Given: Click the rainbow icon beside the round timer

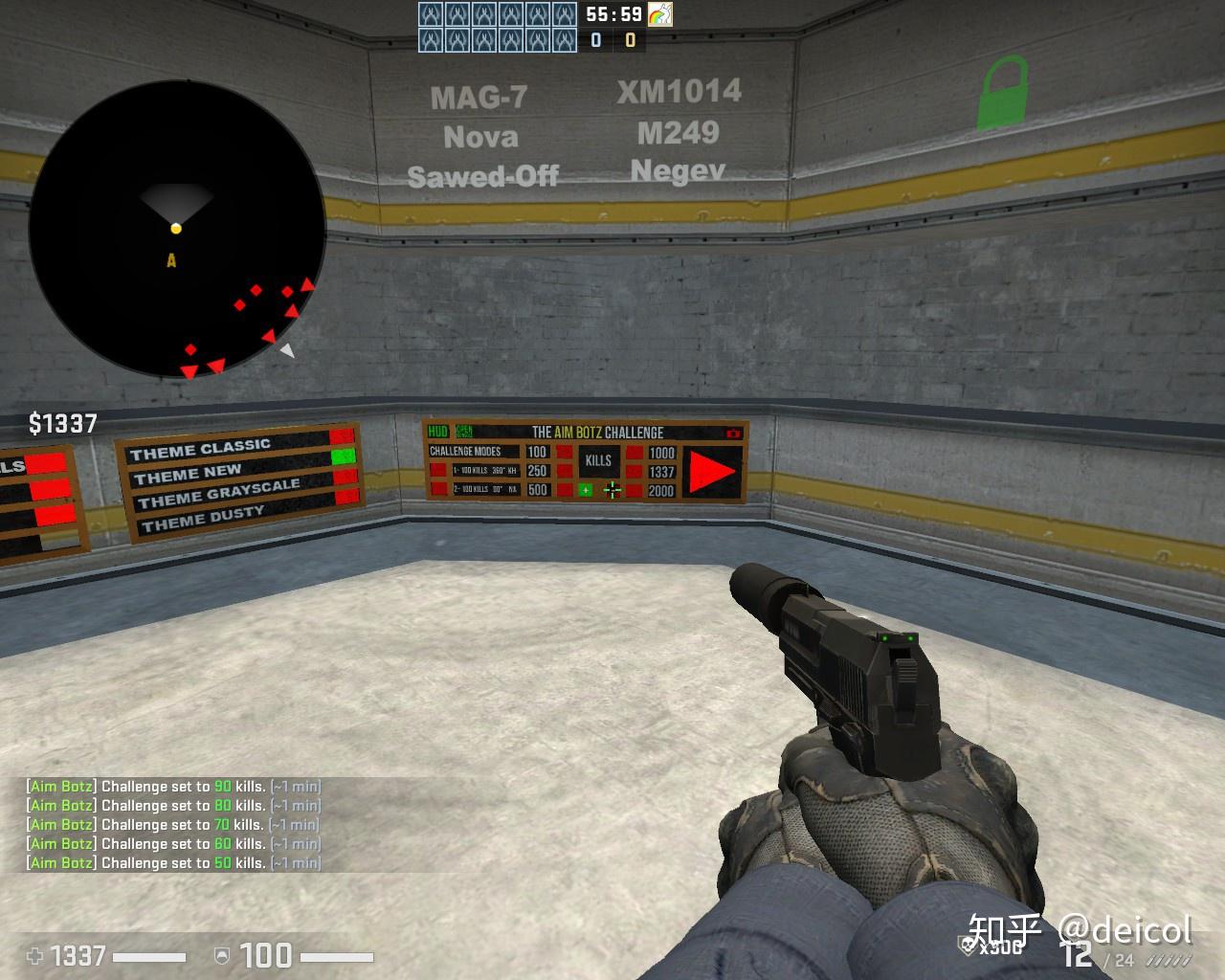Looking at the screenshot, I should pyautogui.click(x=659, y=14).
